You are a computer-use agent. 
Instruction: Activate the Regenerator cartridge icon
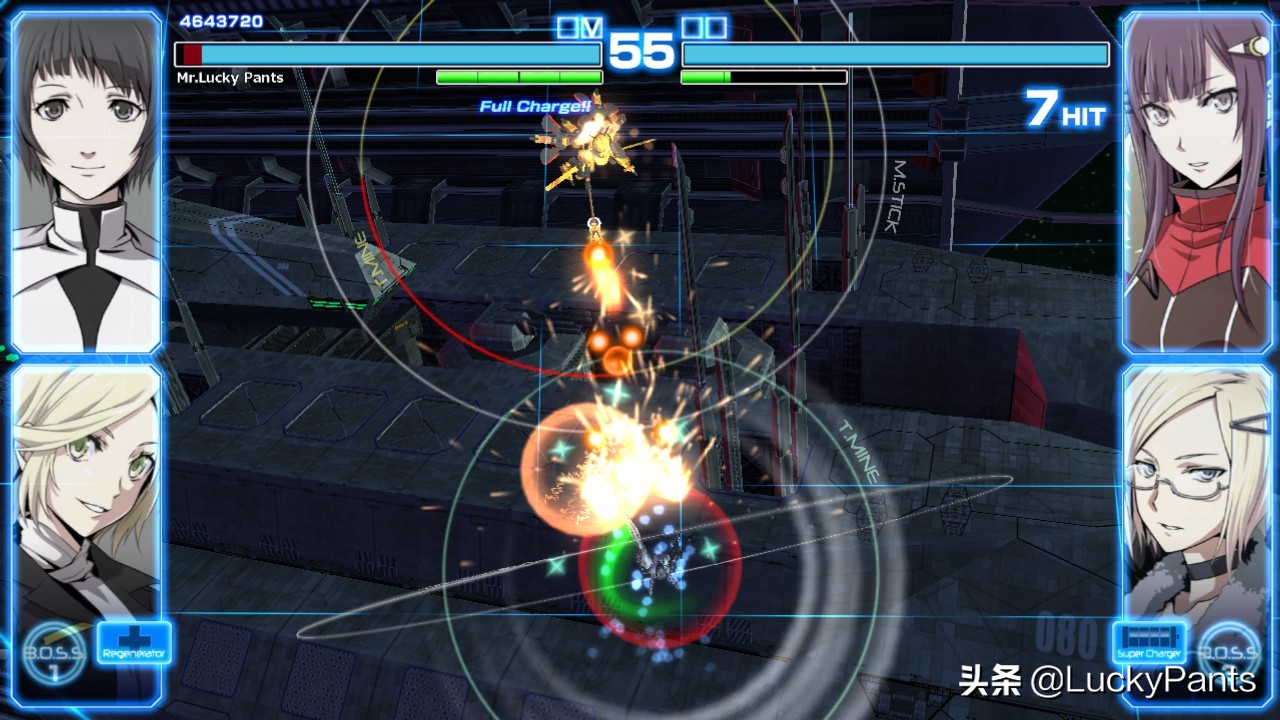[x=134, y=643]
